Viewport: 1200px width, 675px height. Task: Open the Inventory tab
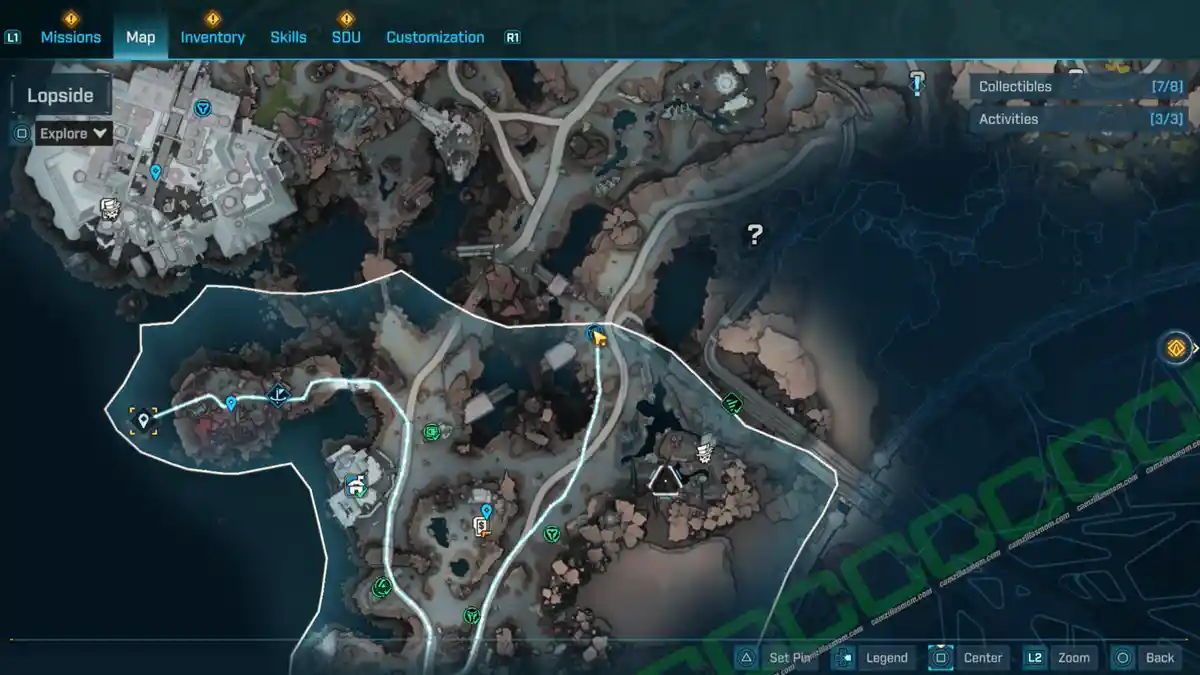coord(212,37)
